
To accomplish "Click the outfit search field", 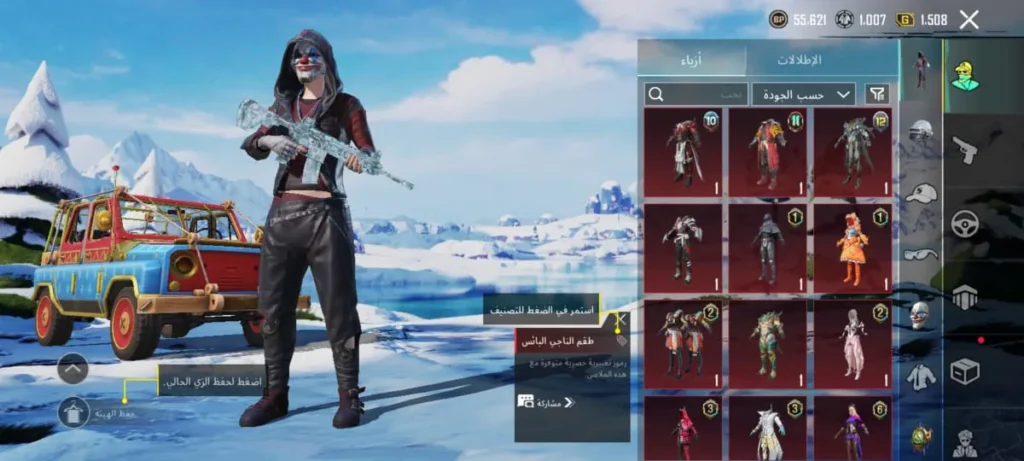I will click(697, 94).
